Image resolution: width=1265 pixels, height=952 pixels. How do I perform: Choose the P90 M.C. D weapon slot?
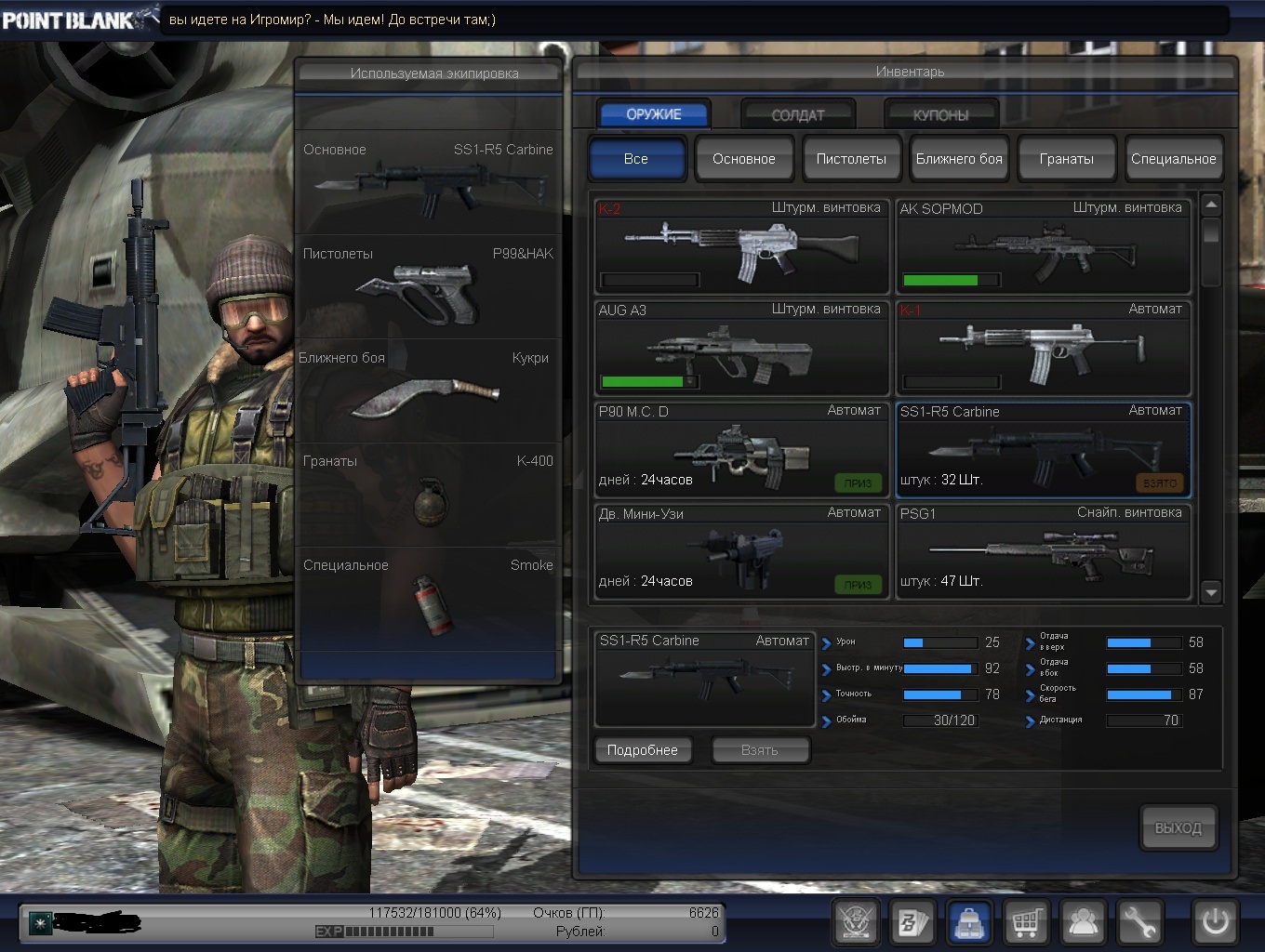click(741, 450)
